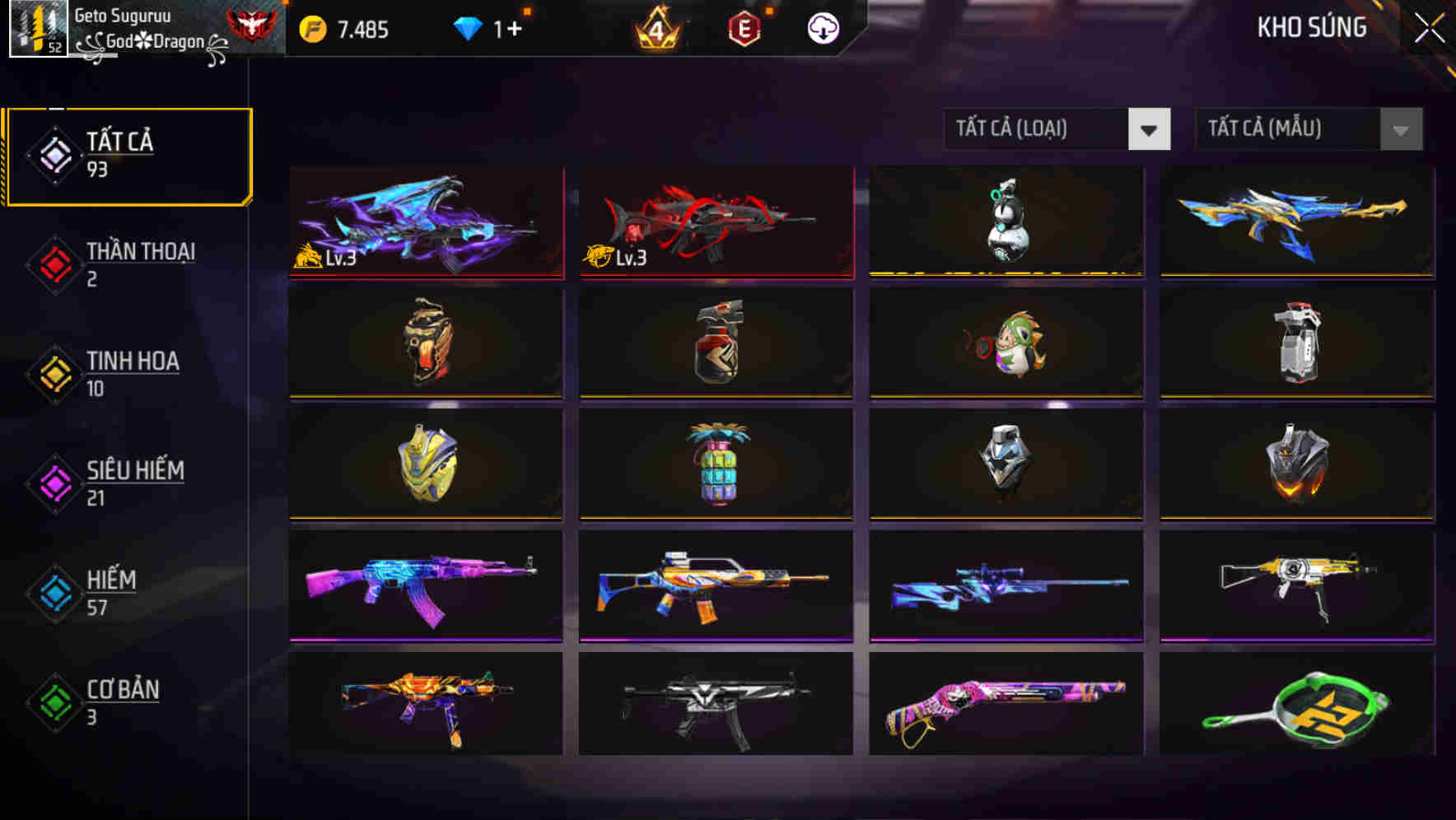Screen dimensions: 1456x820
Task: Click the rainbow pineapple grenade slider thumbnail
Action: [715, 465]
